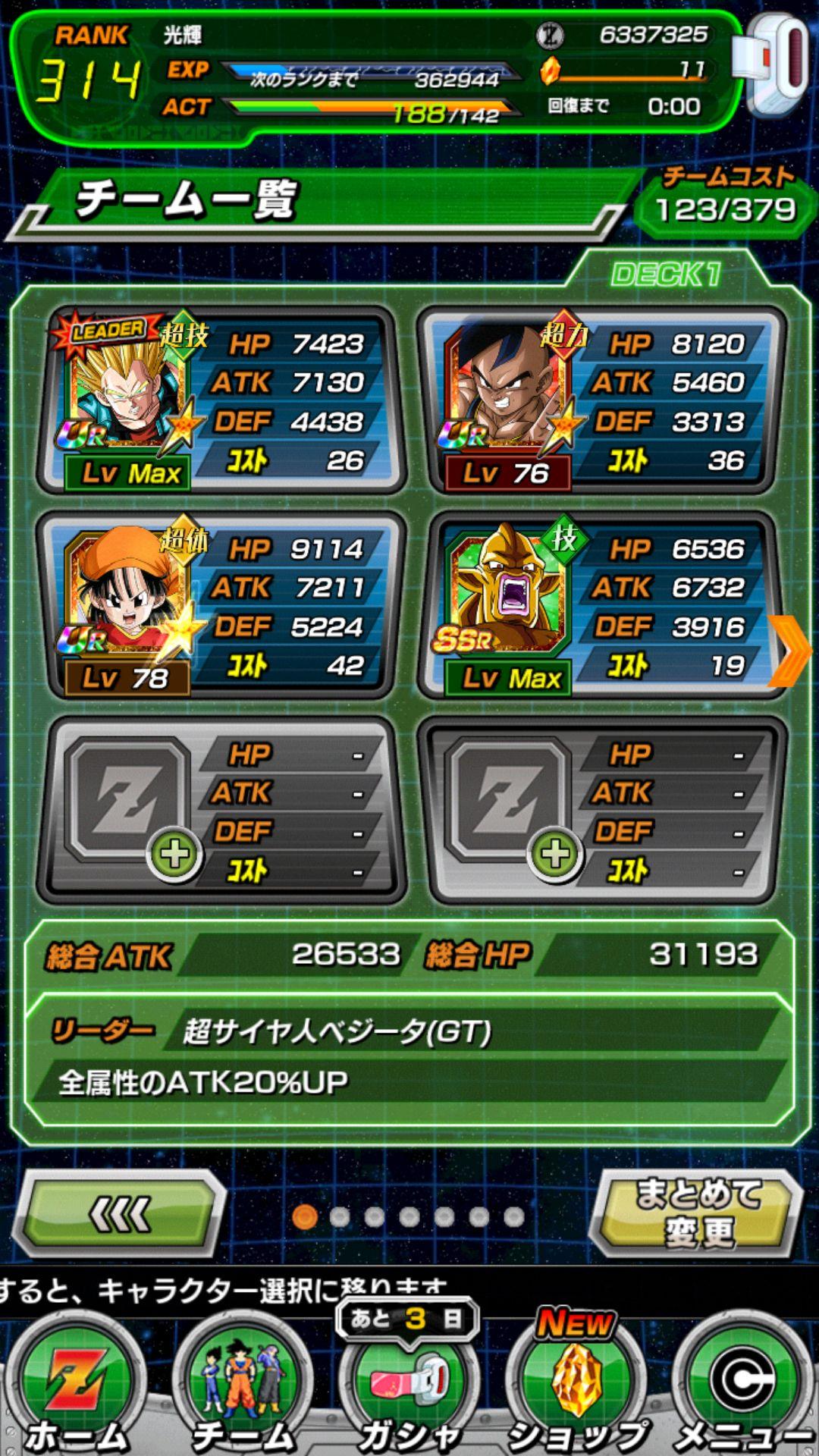Show next deck with orange arrow

790,651
